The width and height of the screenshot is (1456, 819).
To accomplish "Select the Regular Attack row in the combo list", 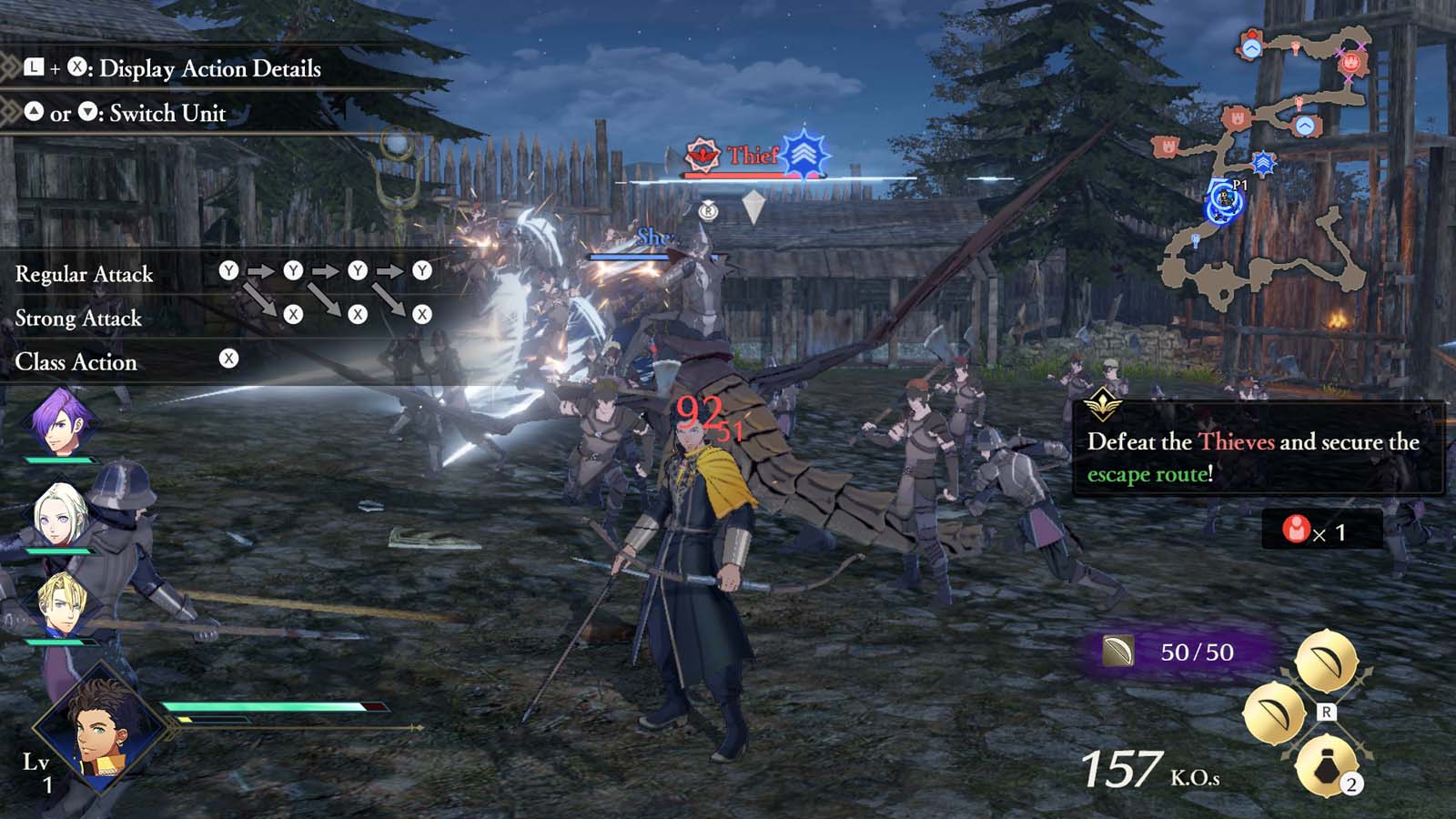I will pyautogui.click(x=85, y=275).
